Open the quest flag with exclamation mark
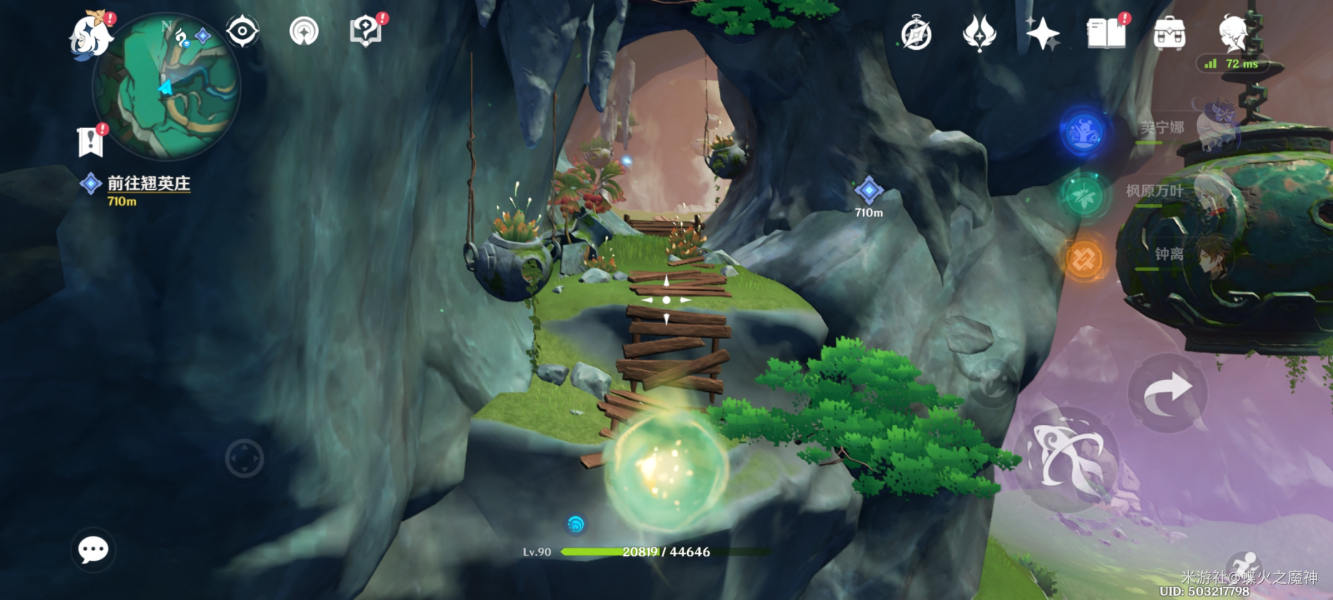 91,141
